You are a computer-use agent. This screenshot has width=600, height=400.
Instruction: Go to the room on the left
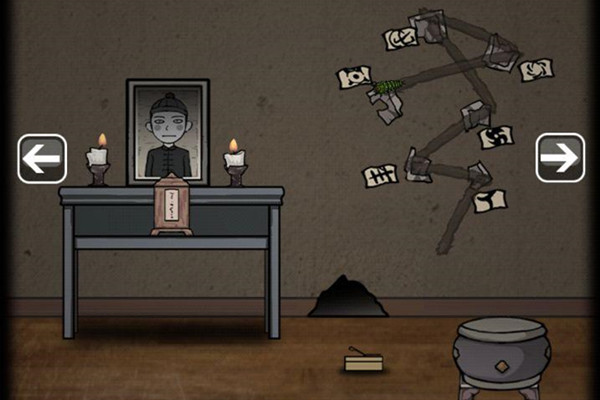(42, 158)
